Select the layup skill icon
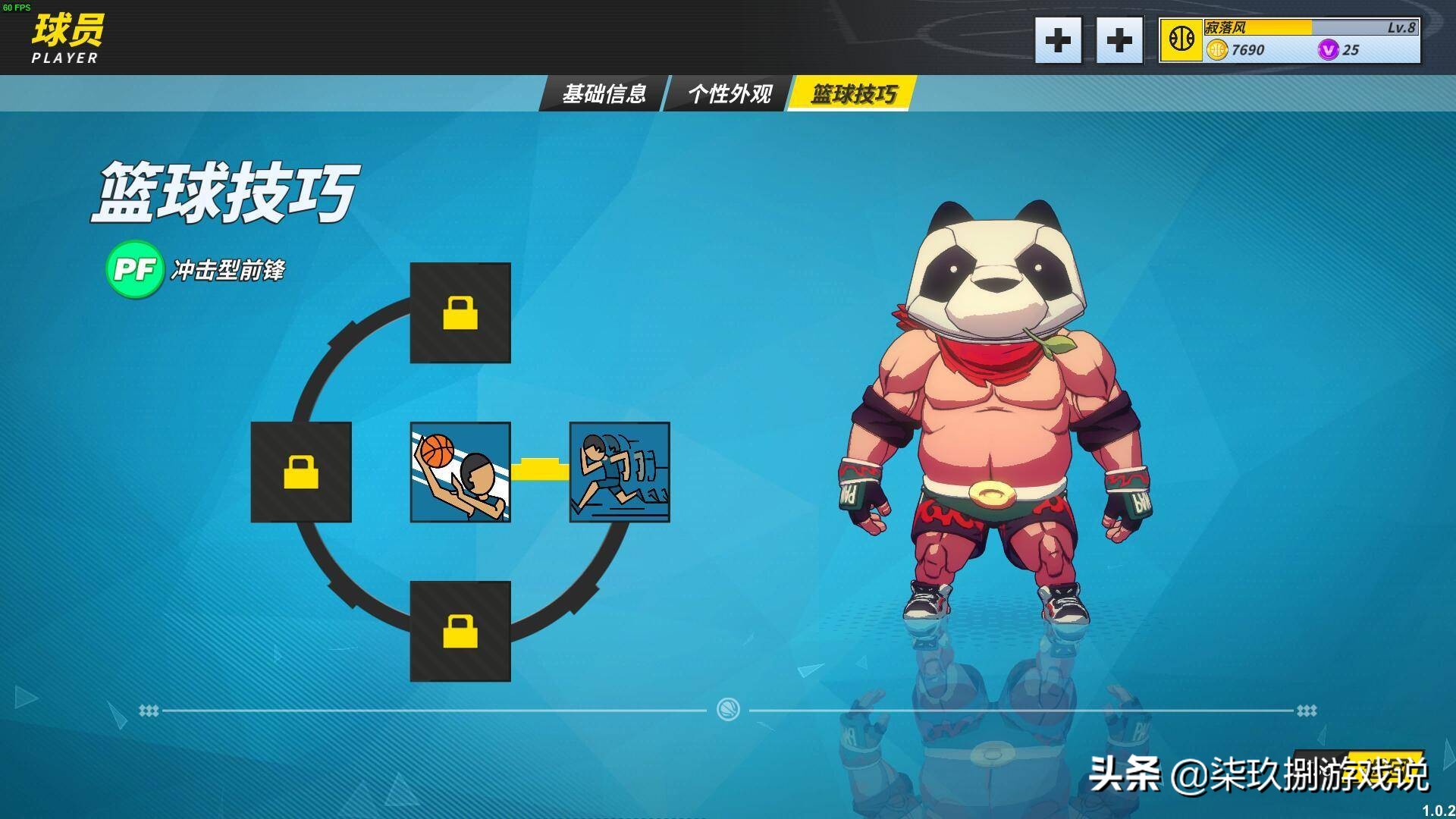Screen dimensions: 1456x819 click(x=459, y=472)
